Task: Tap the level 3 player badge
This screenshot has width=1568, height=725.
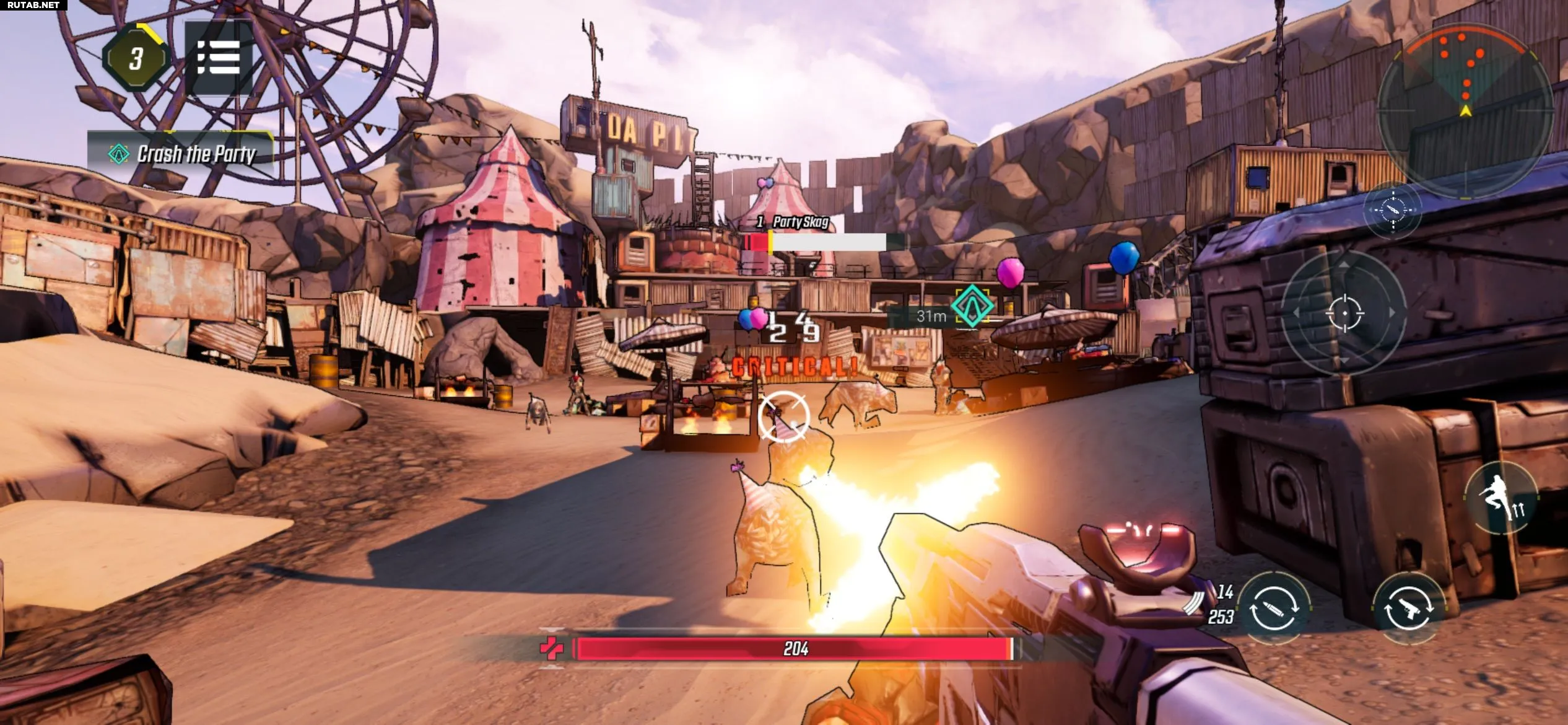Action: click(136, 59)
